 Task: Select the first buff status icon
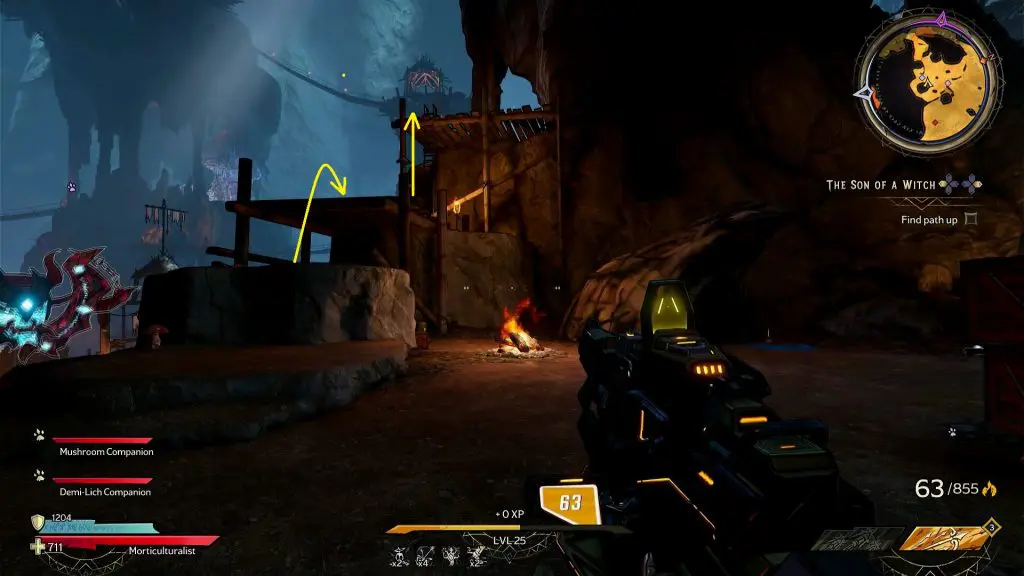399,555
